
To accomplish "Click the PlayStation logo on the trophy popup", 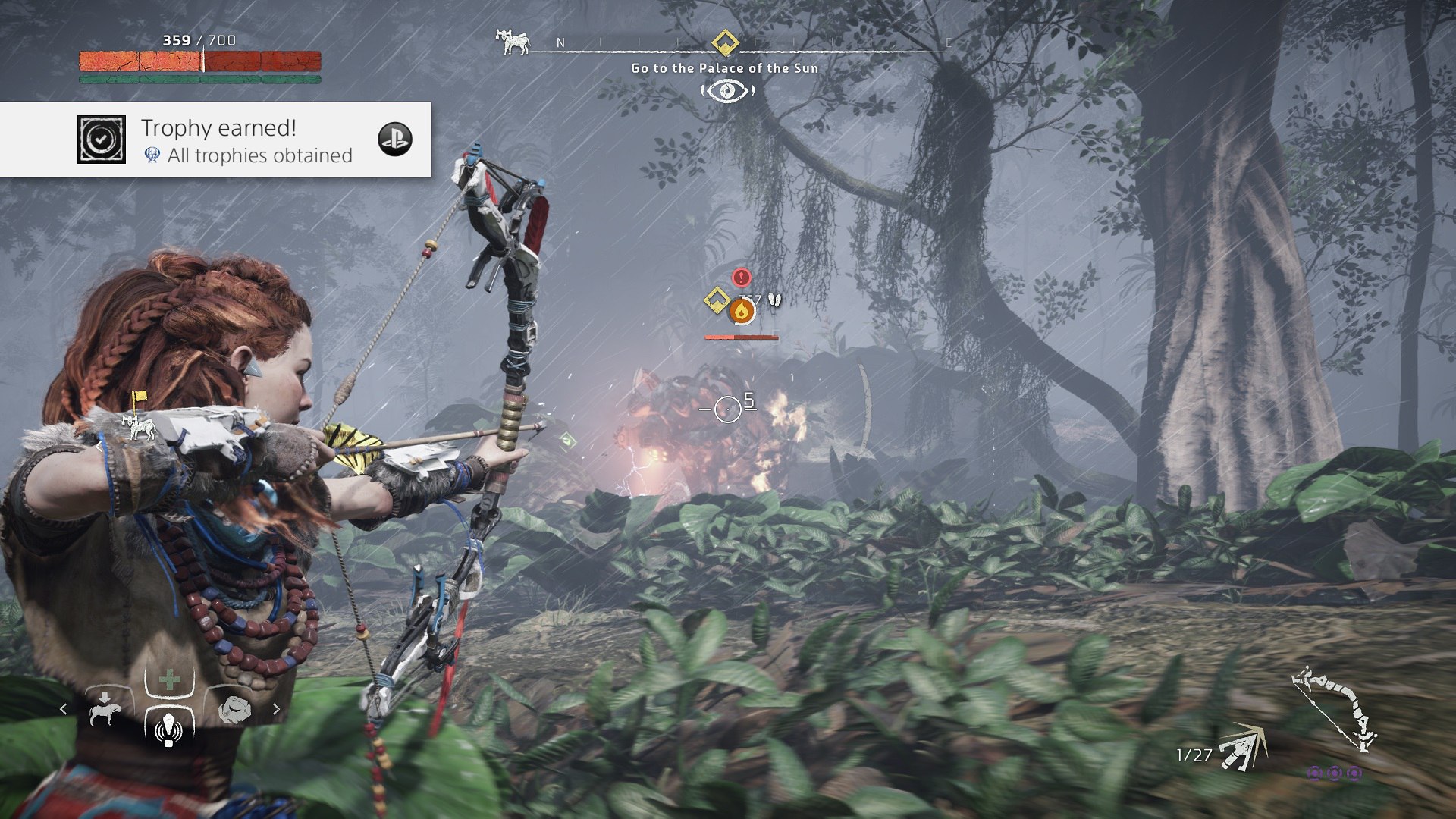I will pyautogui.click(x=395, y=140).
